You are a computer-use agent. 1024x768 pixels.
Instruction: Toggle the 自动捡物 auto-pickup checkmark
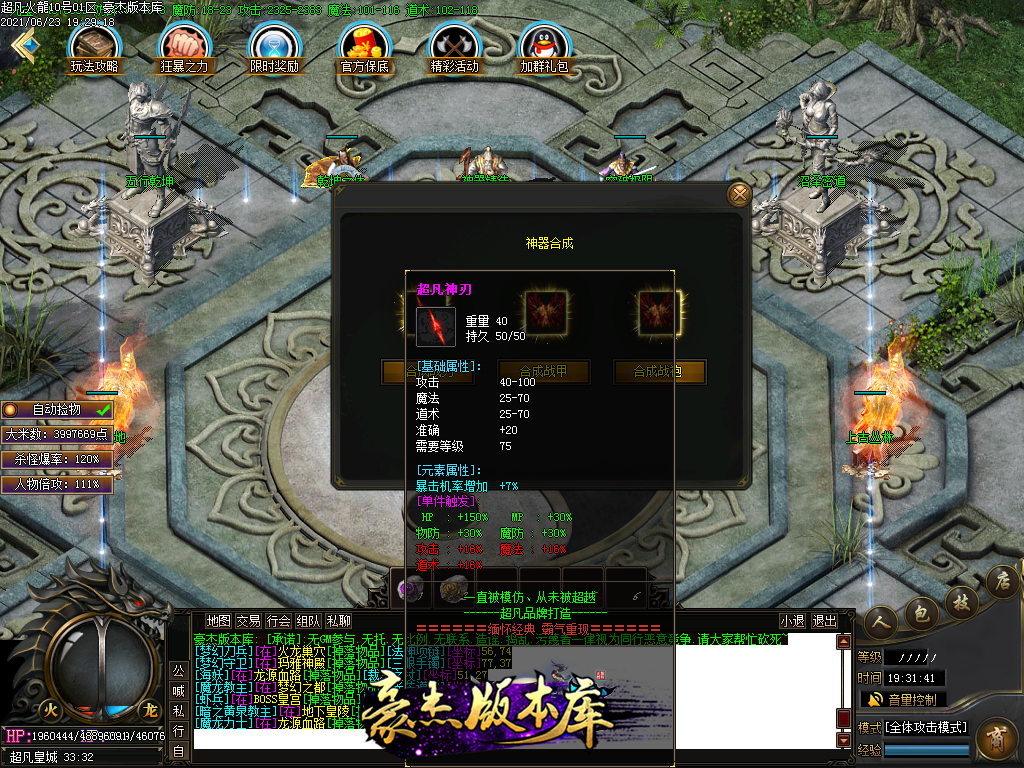104,410
